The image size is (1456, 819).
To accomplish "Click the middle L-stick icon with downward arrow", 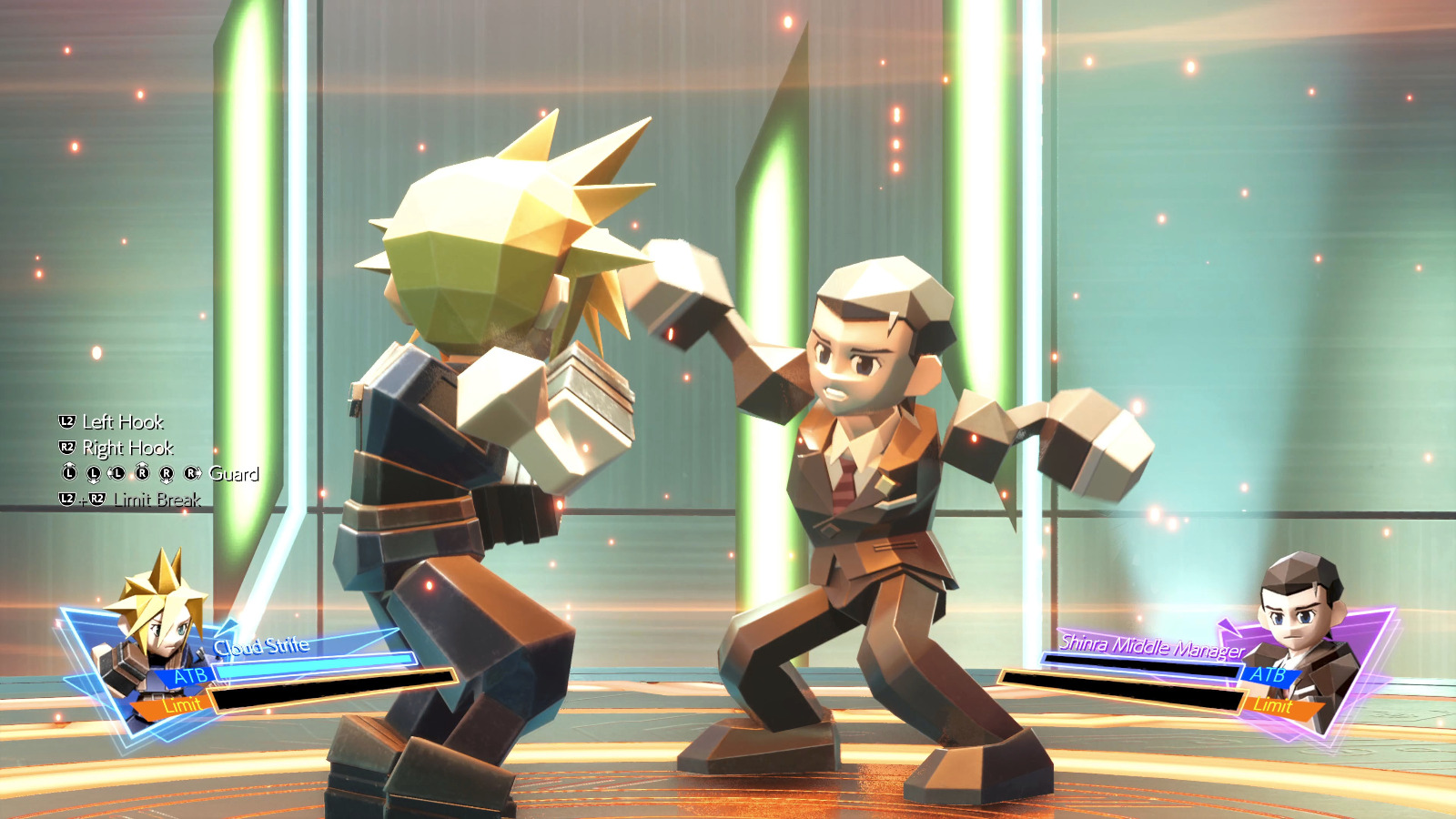I will [x=93, y=472].
